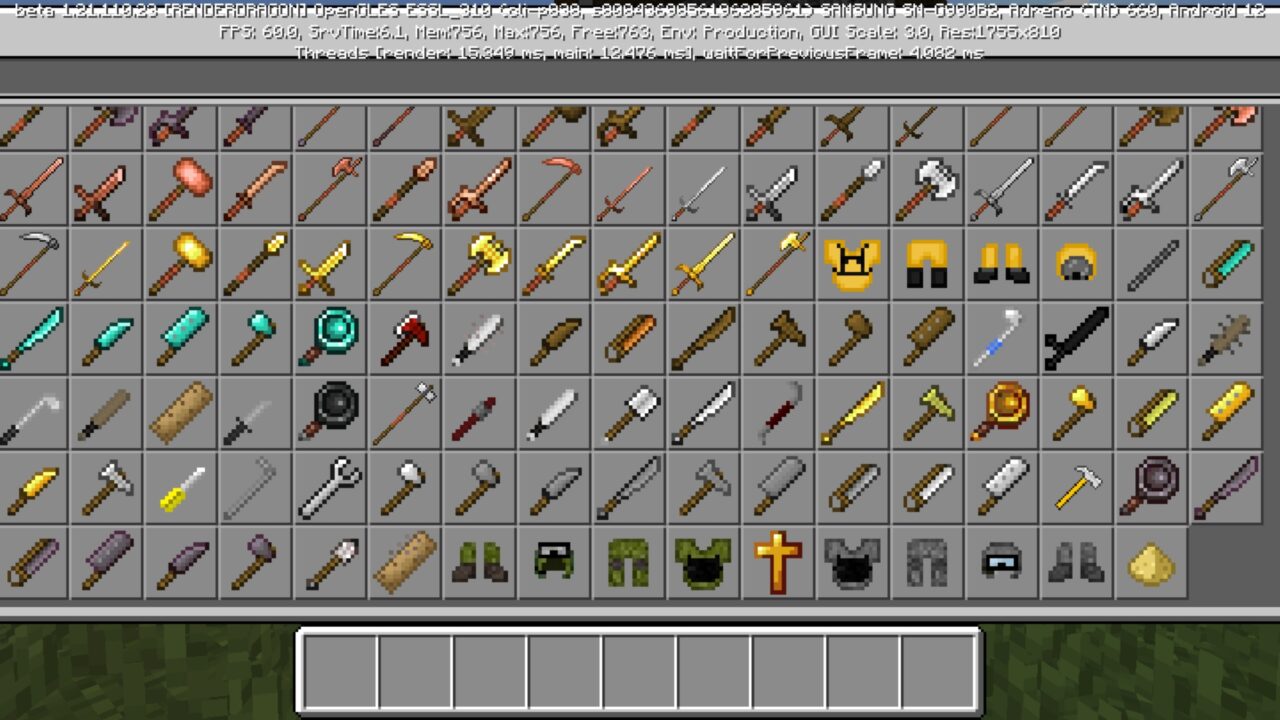Select the yellow screwdriver tool
This screenshot has height=720, width=1280.
click(x=180, y=487)
